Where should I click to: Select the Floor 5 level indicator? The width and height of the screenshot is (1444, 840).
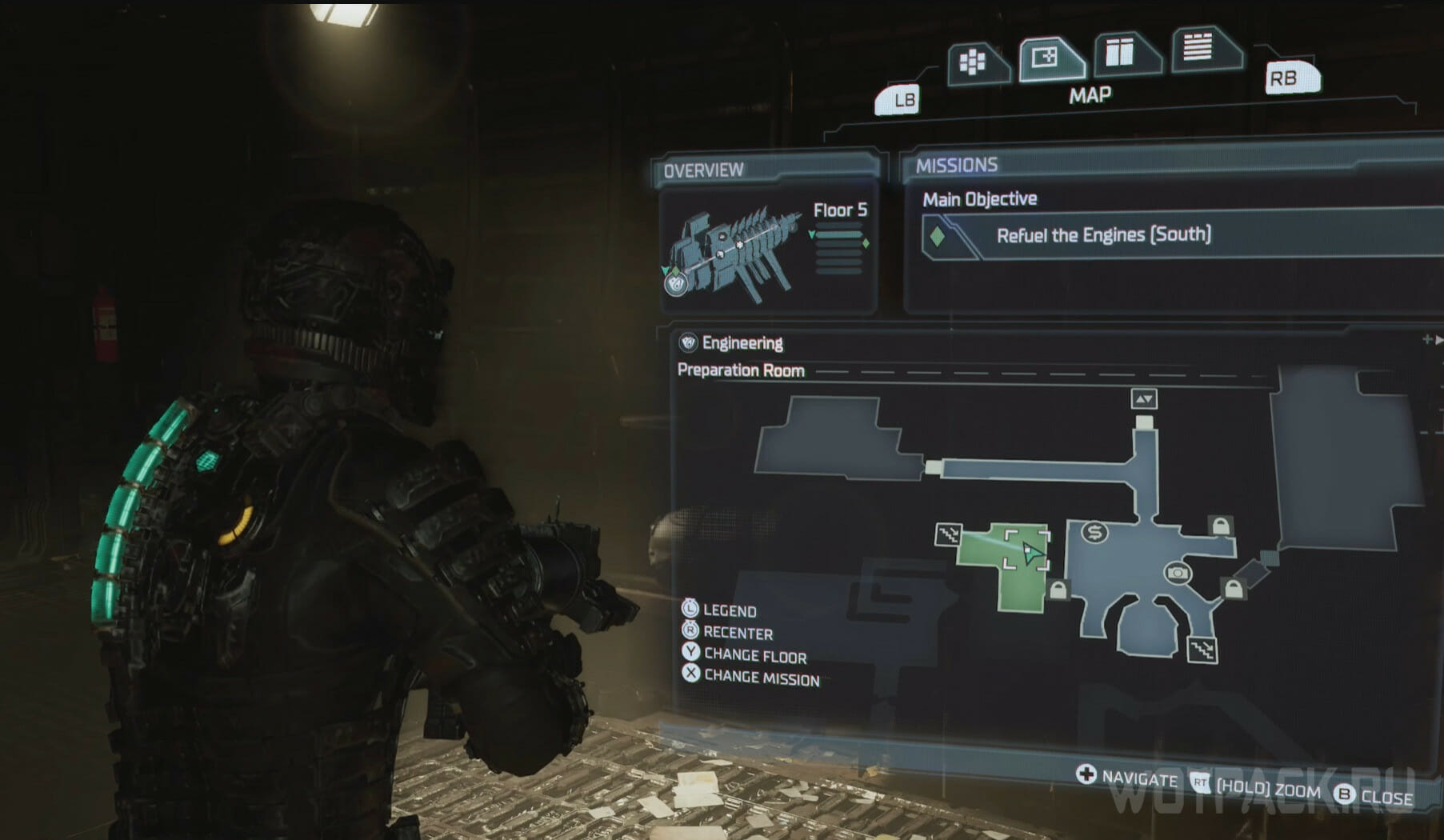click(x=839, y=211)
